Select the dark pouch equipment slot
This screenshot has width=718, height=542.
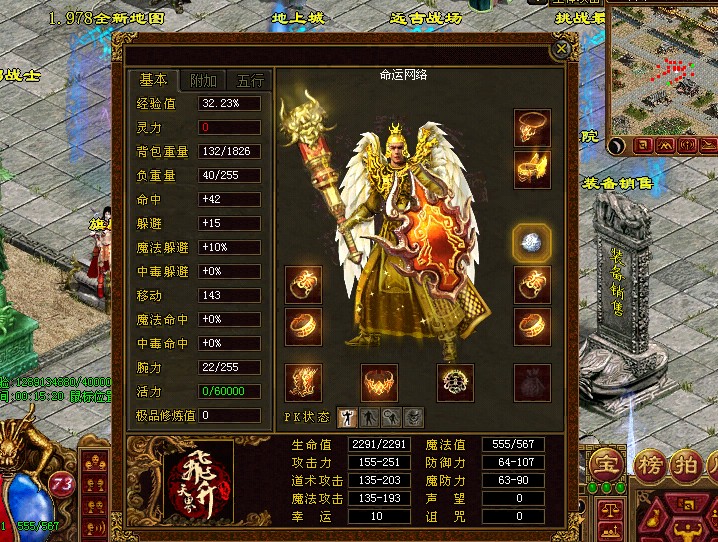pos(532,382)
